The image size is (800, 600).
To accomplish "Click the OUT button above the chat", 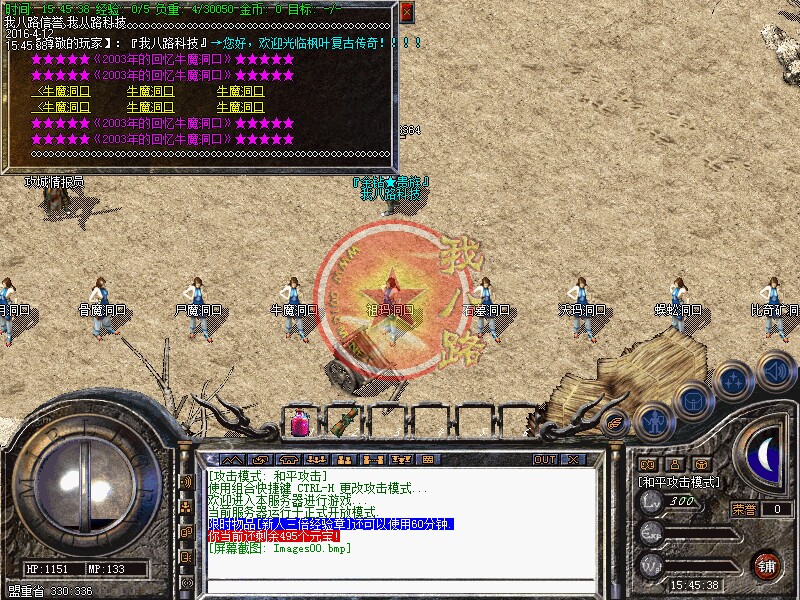I will (x=545, y=460).
